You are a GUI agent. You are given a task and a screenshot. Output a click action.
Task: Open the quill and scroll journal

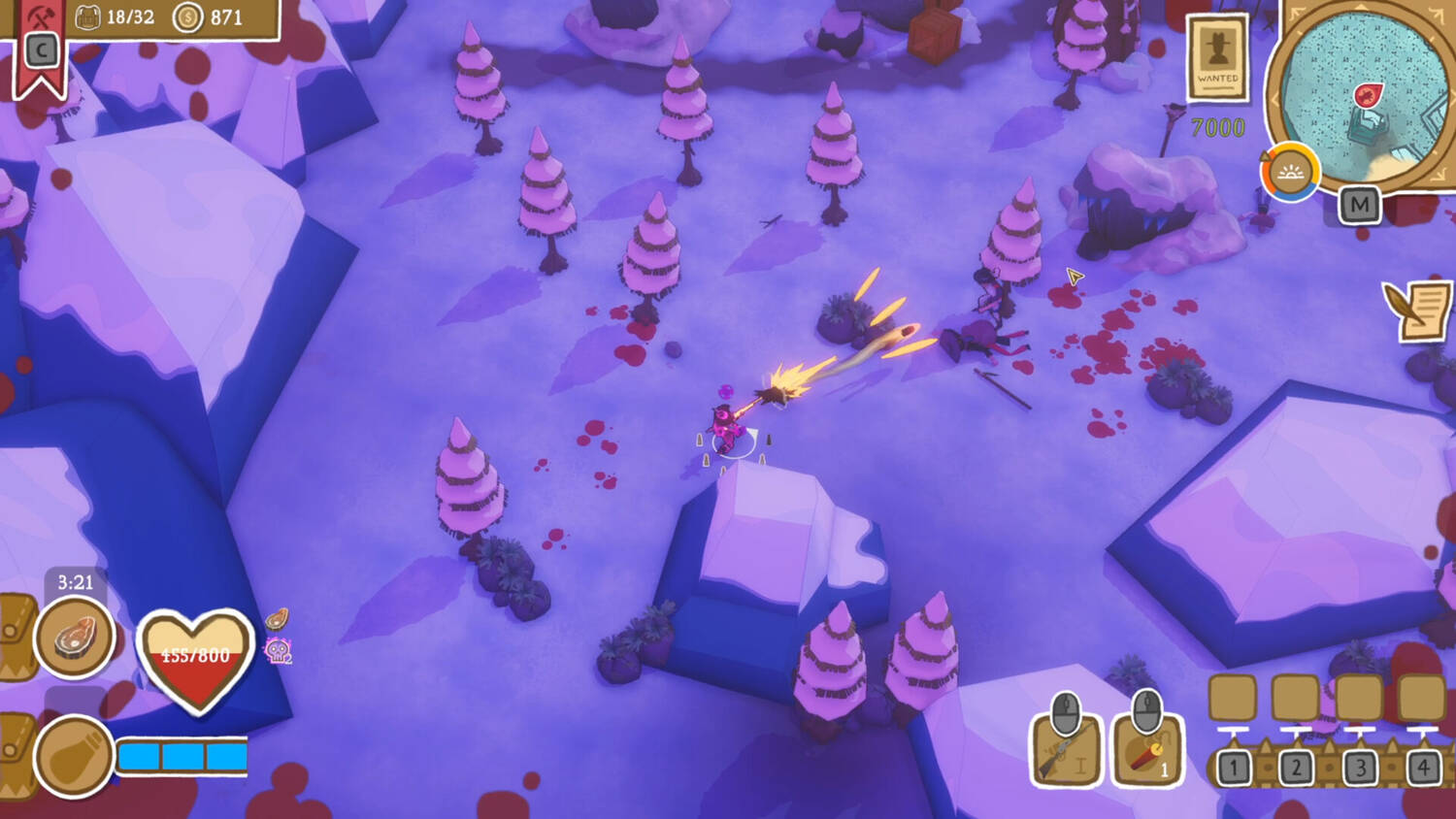point(1418,310)
